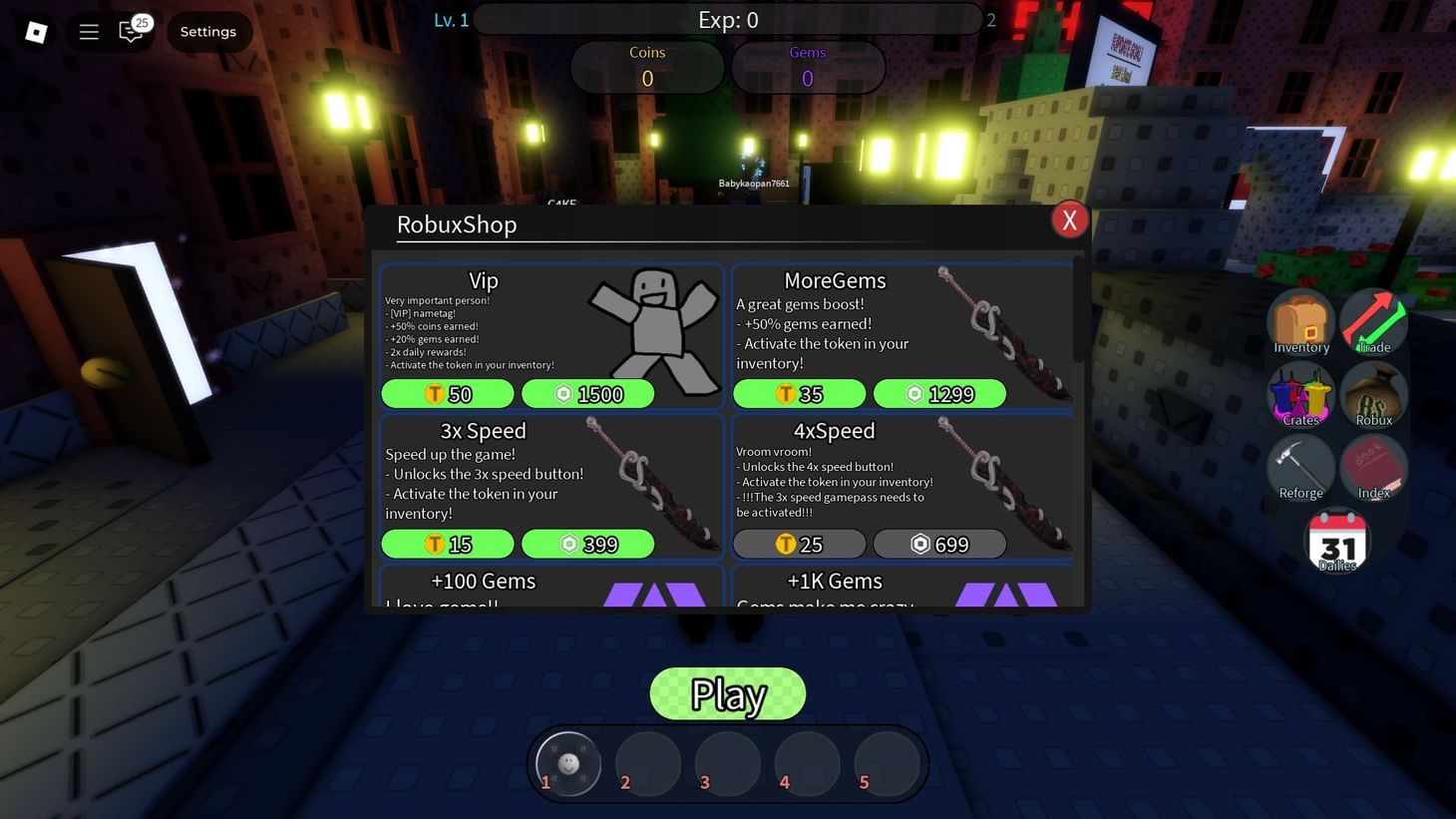Buy MoreGems for 35 tokens
1456x819 pixels.
tap(798, 393)
